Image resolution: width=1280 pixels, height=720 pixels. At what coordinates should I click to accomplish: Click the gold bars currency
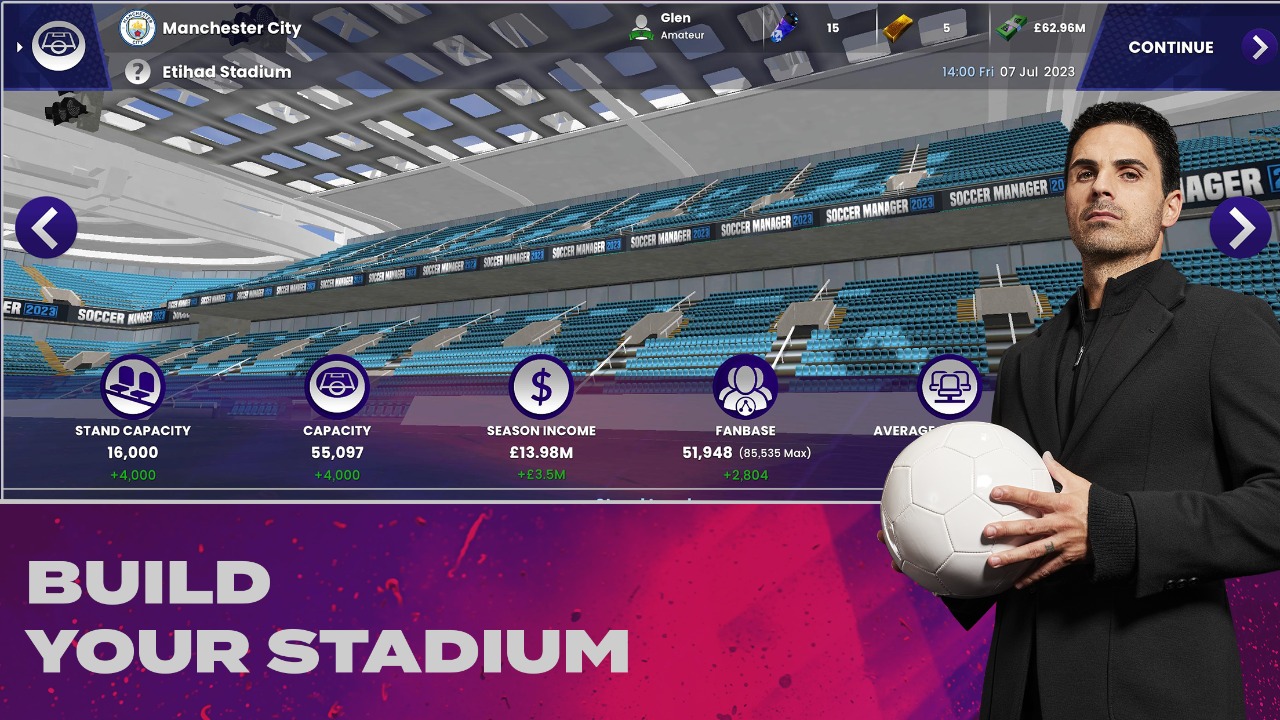point(898,28)
